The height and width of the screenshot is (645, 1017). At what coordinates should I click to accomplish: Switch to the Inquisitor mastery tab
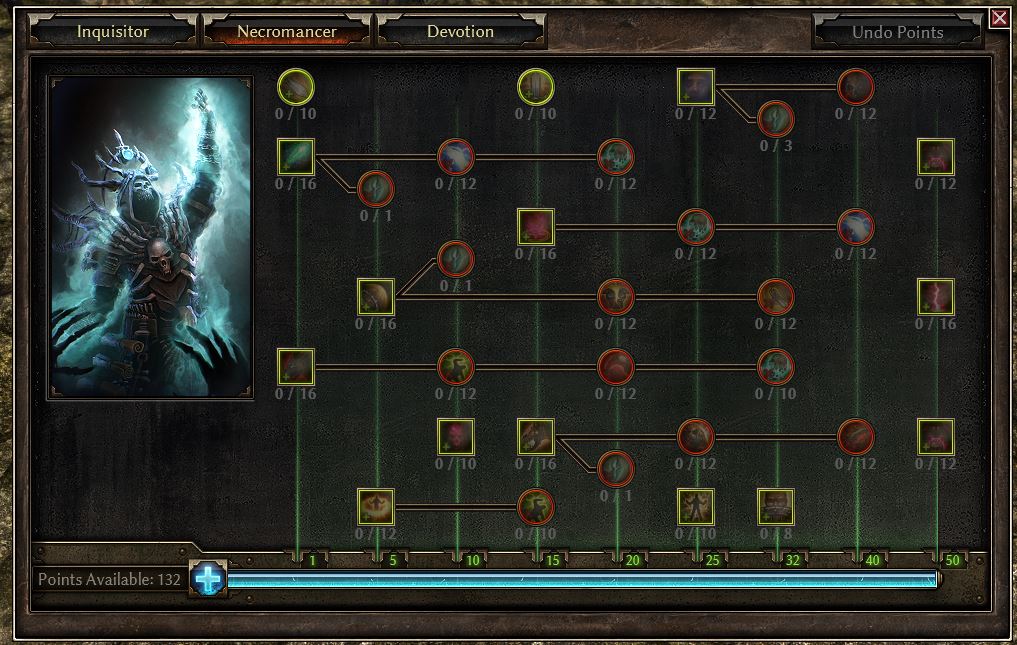pyautogui.click(x=112, y=31)
